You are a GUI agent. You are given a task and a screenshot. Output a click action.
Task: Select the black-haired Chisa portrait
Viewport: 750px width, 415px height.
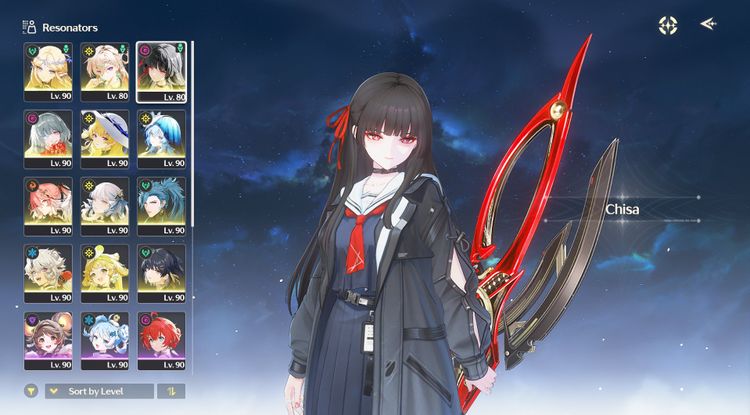(161, 66)
